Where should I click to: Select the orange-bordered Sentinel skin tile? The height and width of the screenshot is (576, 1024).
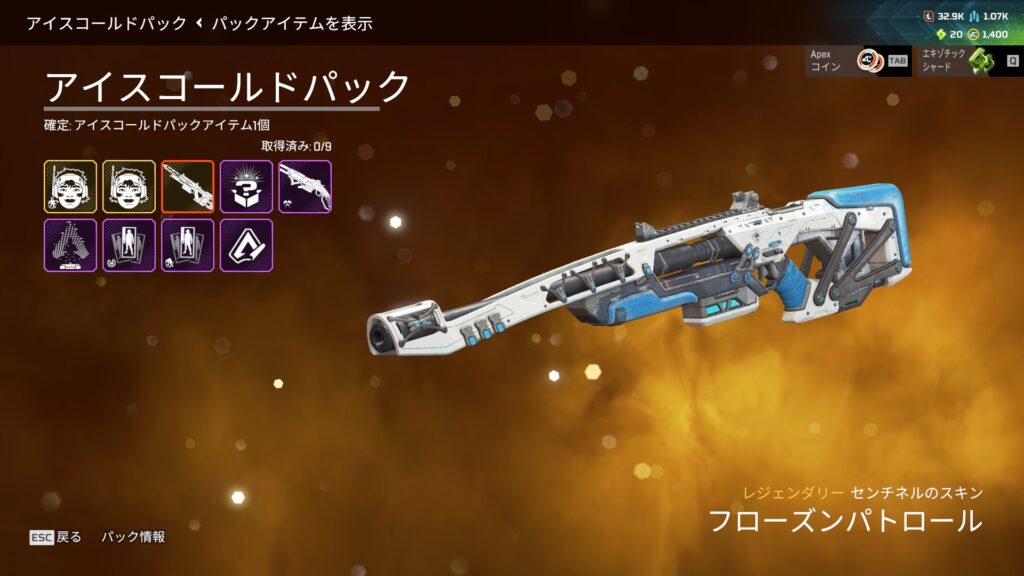pyautogui.click(x=188, y=186)
